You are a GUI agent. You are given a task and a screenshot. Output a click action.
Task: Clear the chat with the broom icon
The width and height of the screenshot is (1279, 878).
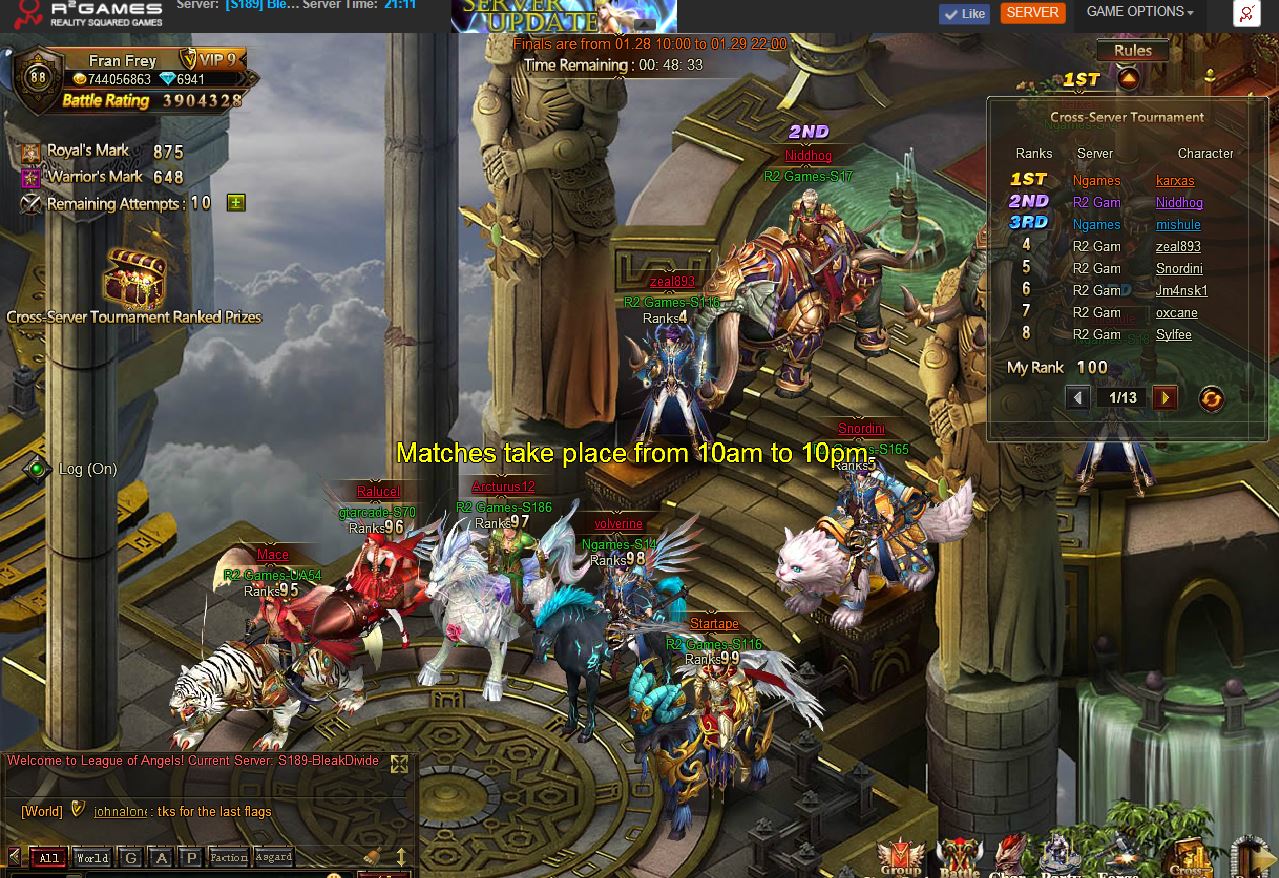(x=372, y=857)
